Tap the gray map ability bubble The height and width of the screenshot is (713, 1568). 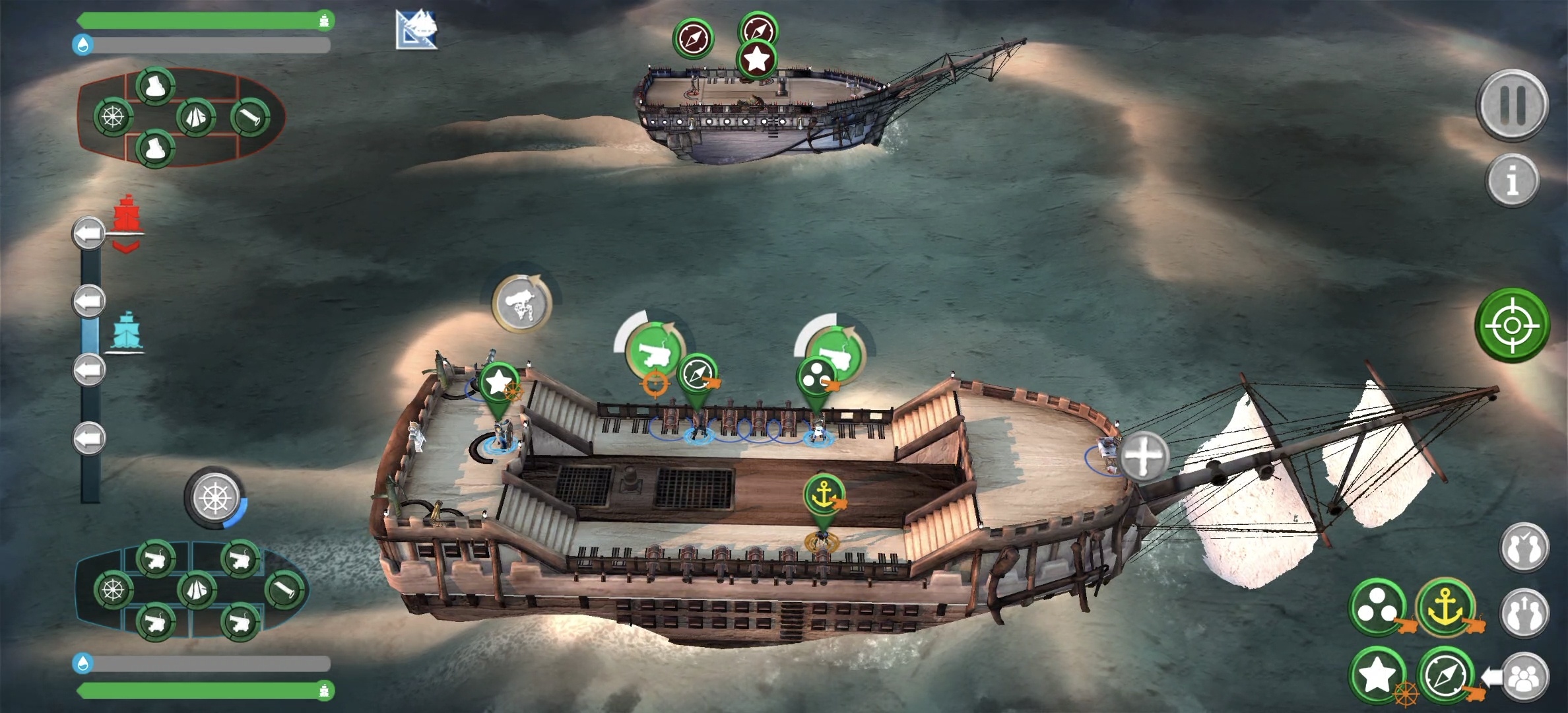(522, 304)
